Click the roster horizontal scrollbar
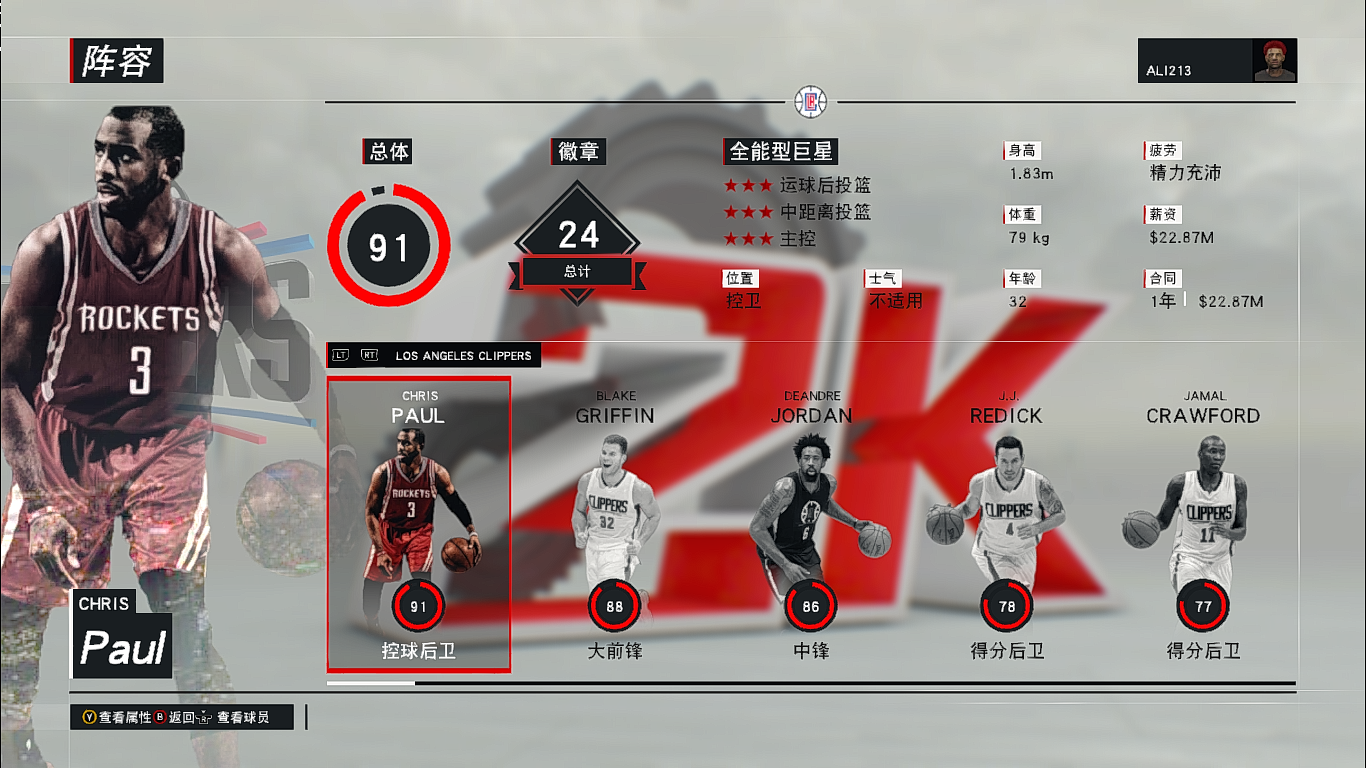 [810, 683]
